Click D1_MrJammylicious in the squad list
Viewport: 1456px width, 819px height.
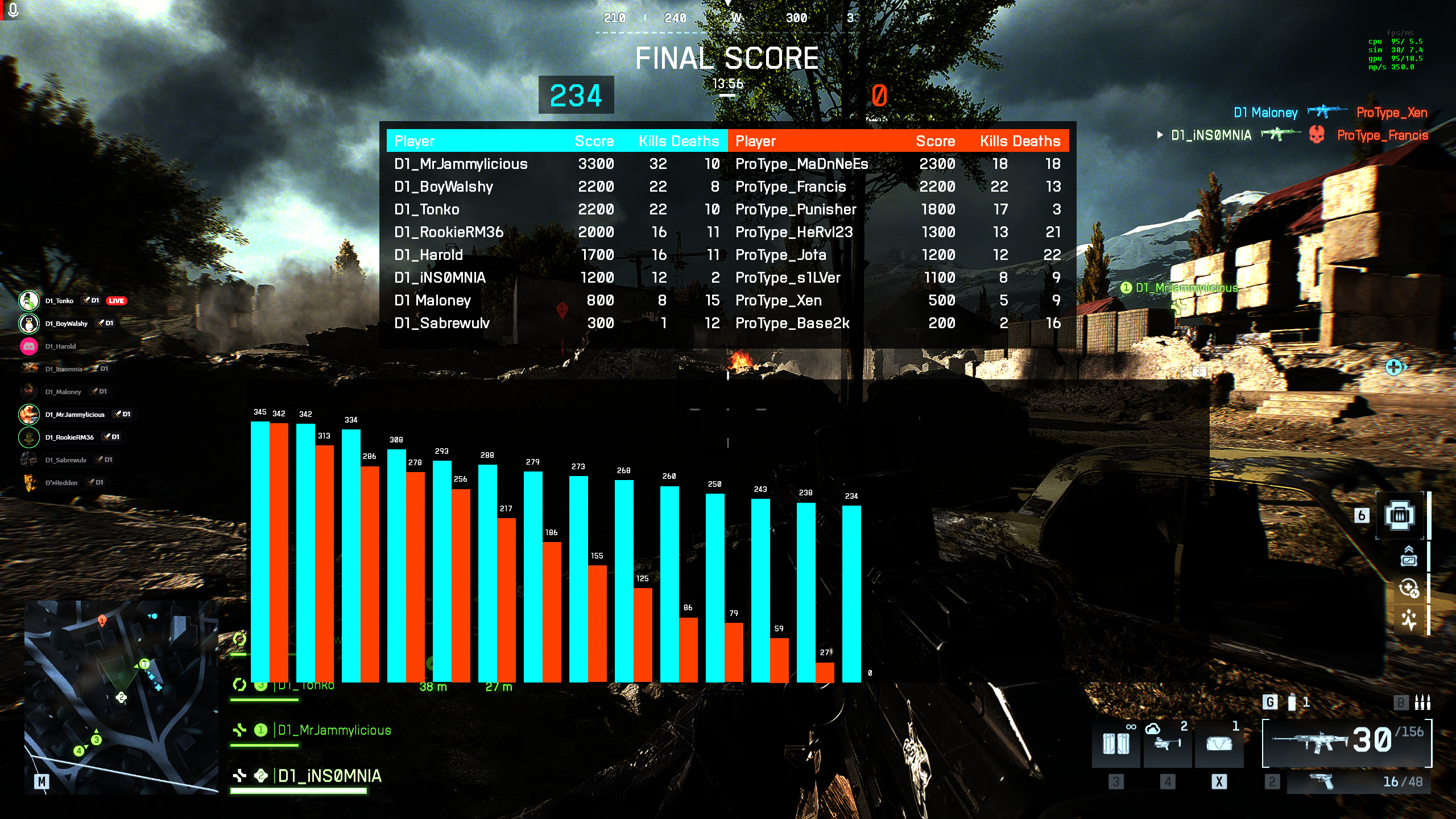334,730
